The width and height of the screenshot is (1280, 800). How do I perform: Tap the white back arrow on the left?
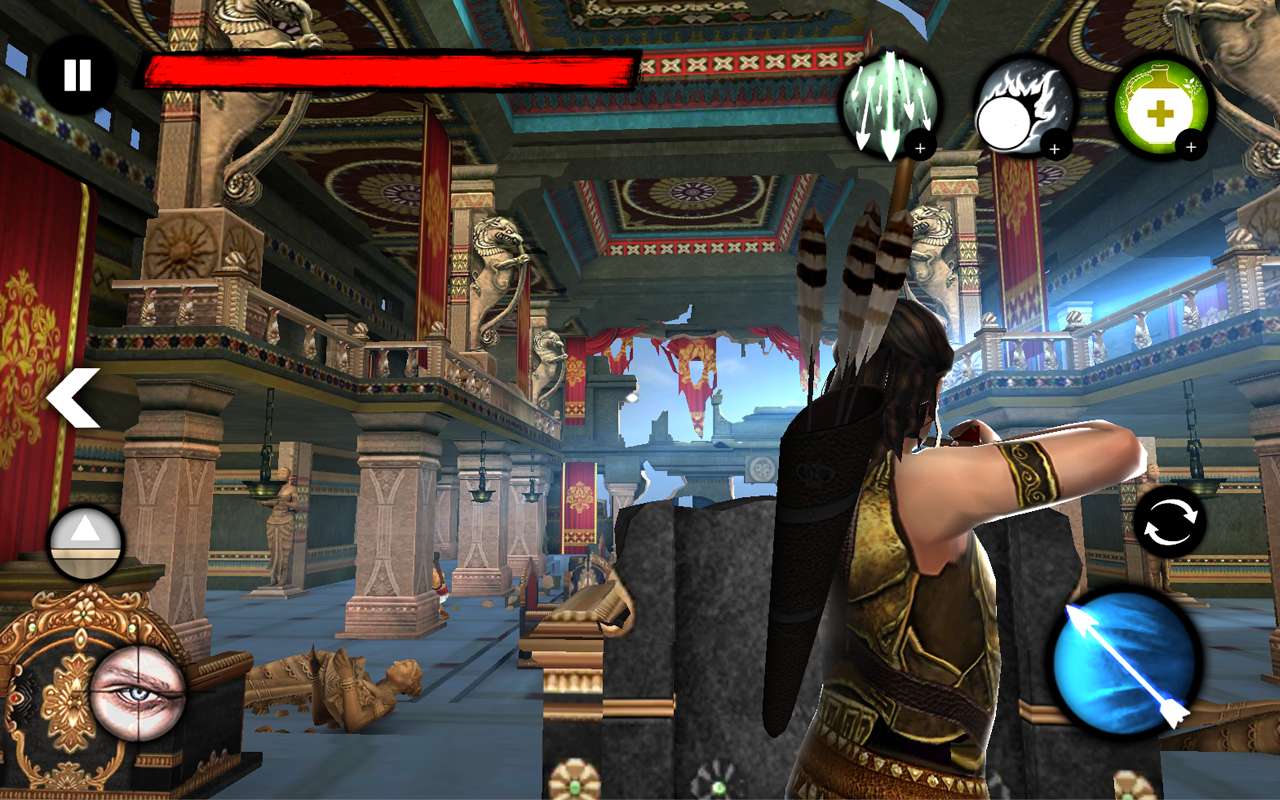(x=70, y=396)
